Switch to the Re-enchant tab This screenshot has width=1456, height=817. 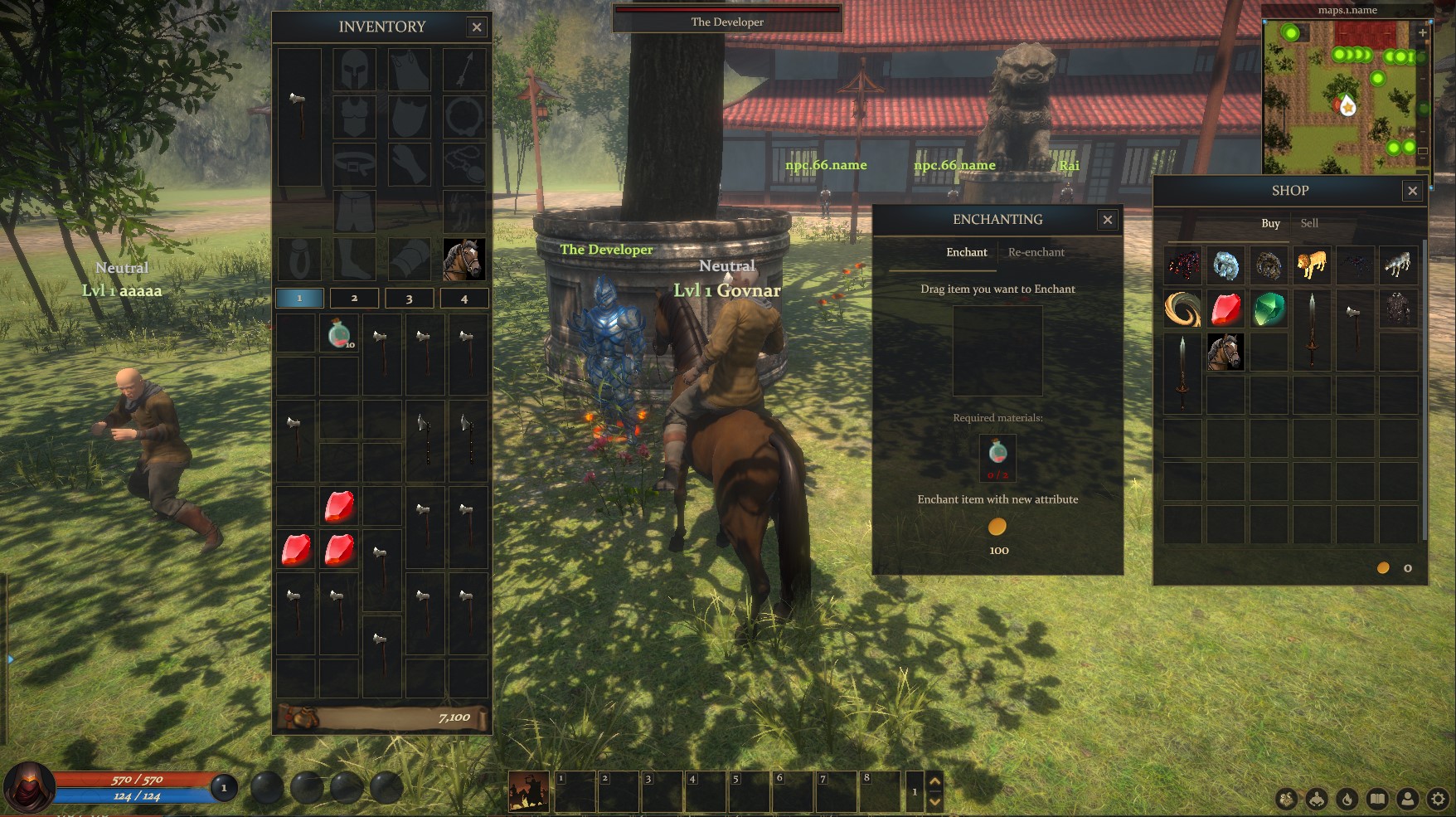tap(1036, 252)
